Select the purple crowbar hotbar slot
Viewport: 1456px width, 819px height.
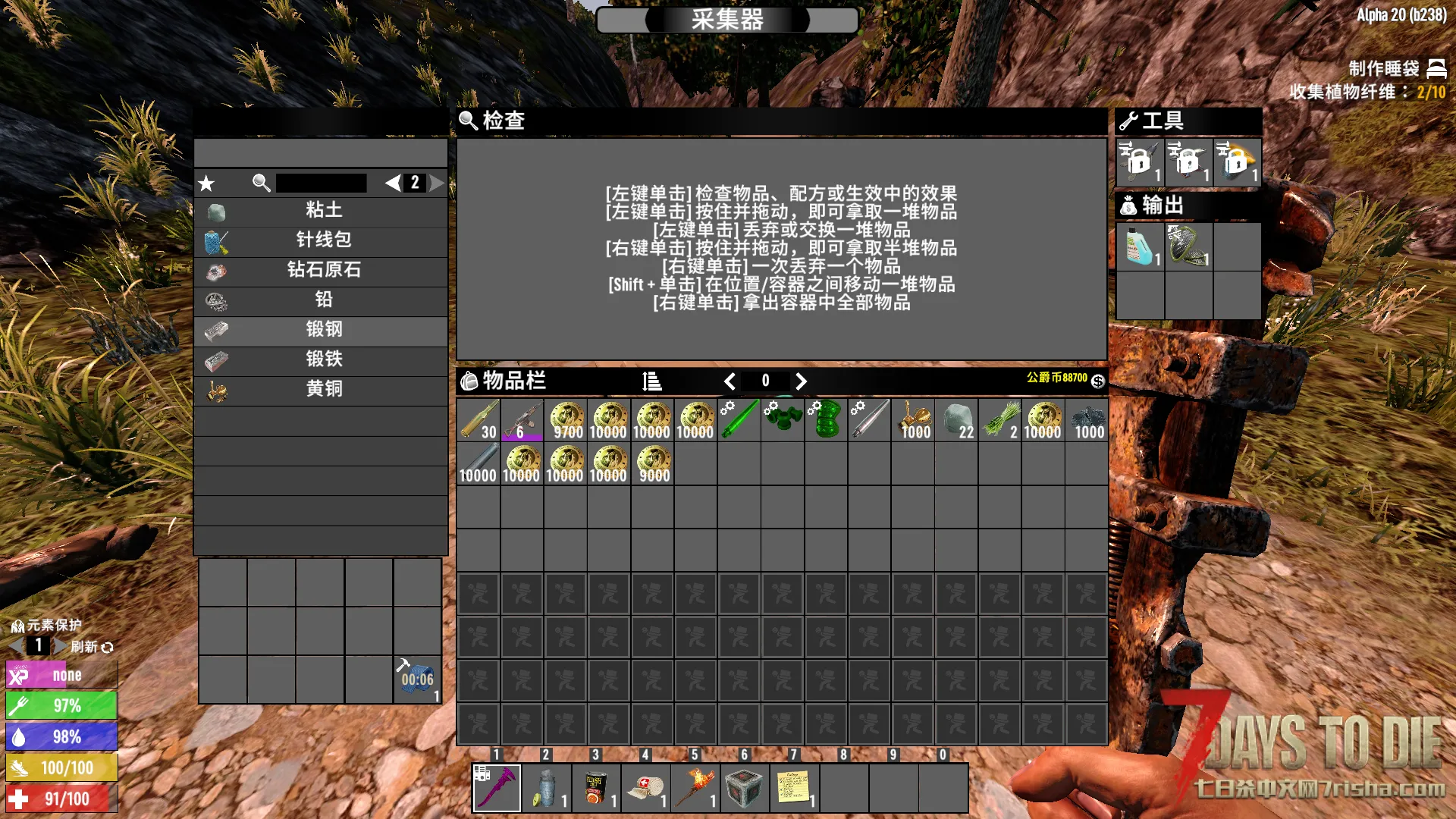(x=497, y=788)
